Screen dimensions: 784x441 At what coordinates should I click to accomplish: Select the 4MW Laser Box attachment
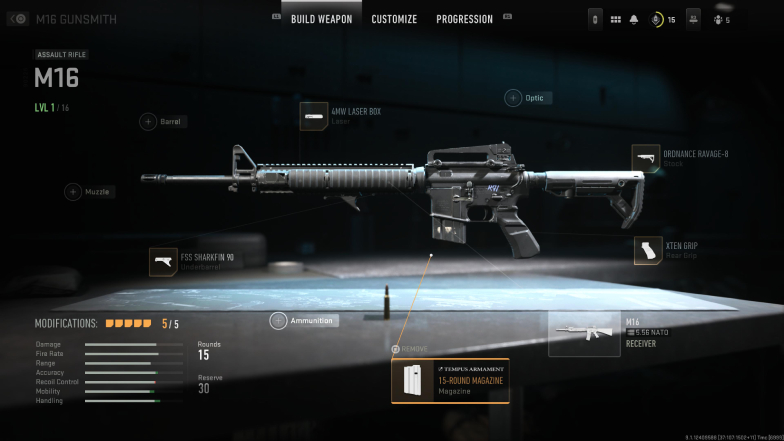click(x=314, y=116)
